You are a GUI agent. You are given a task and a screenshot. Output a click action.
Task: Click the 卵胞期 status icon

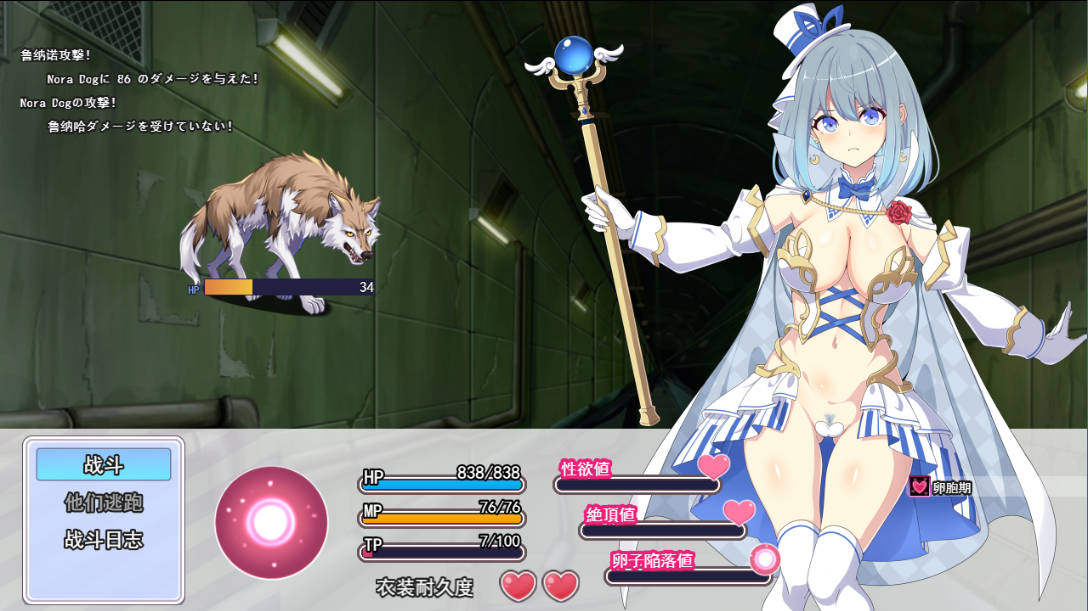(x=920, y=487)
